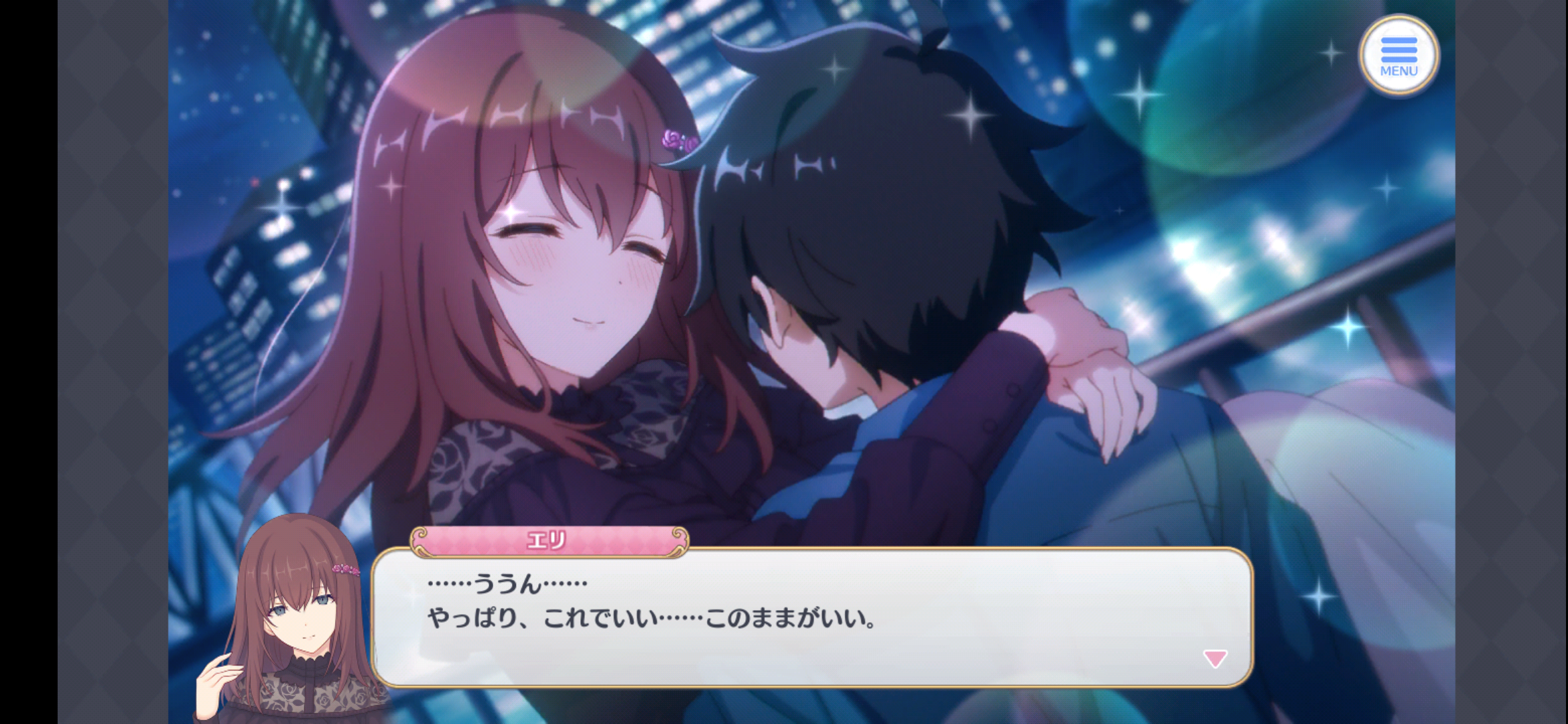
Task: Open the MENU button
Action: (1398, 55)
